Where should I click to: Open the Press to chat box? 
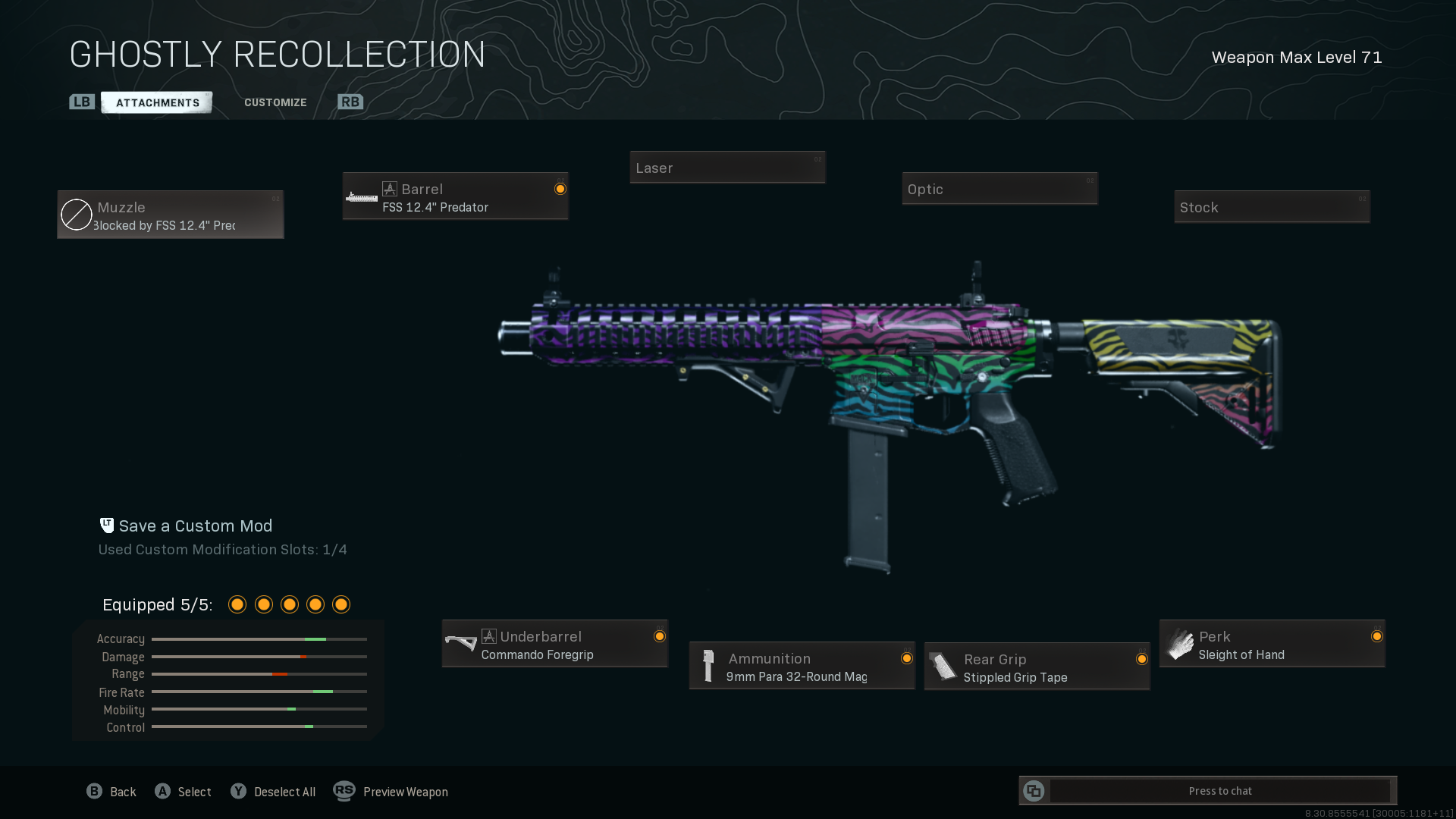[x=1219, y=791]
